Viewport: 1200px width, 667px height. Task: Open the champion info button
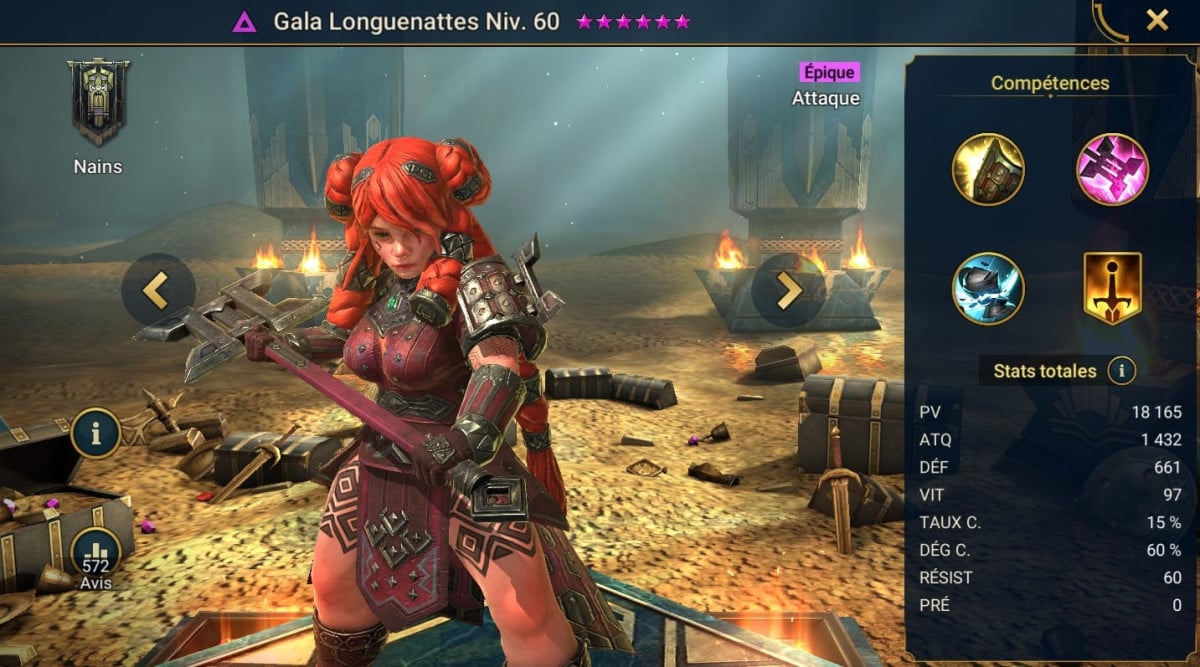[x=96, y=433]
